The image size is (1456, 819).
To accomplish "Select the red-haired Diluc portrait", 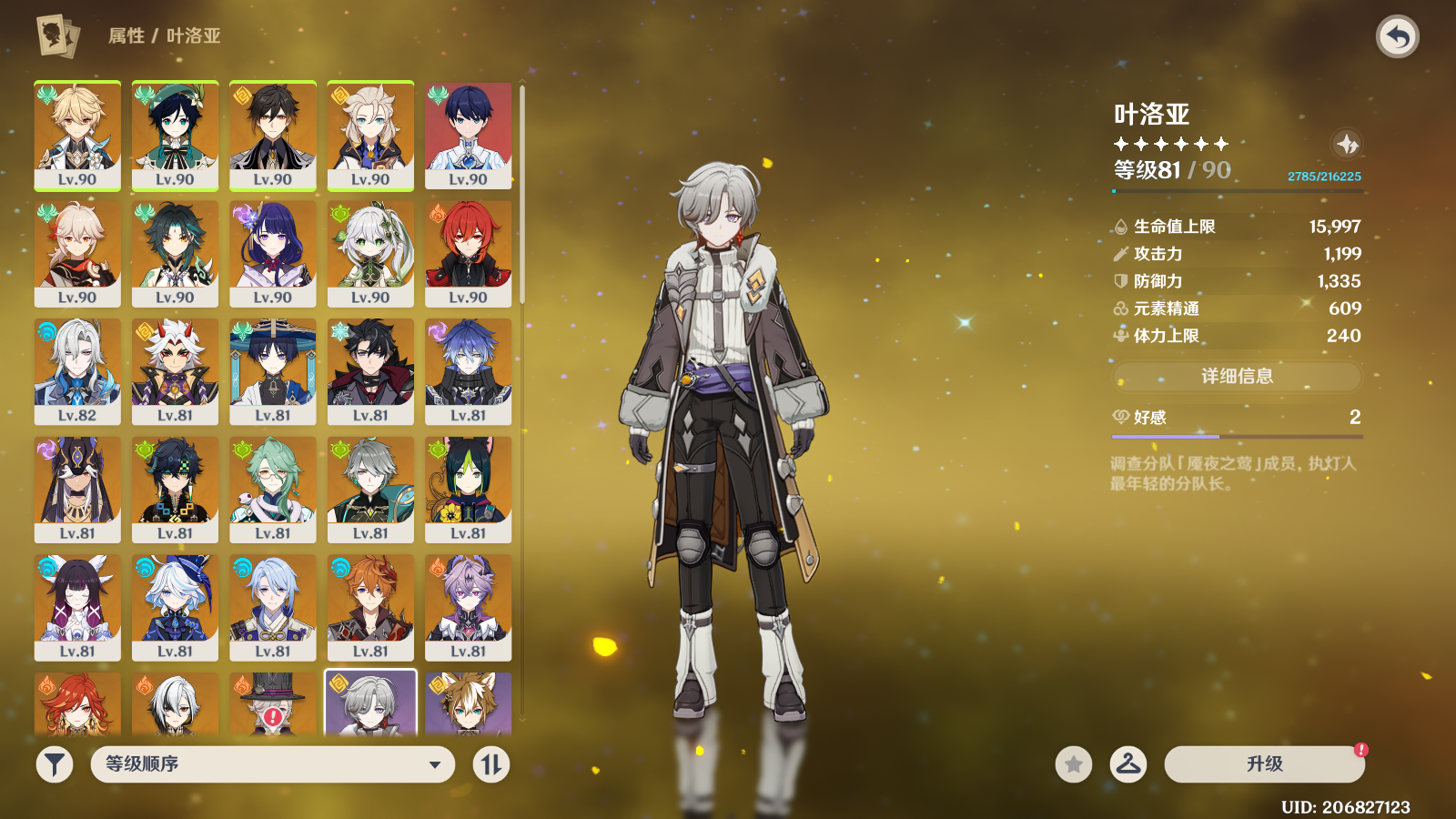I will click(468, 253).
